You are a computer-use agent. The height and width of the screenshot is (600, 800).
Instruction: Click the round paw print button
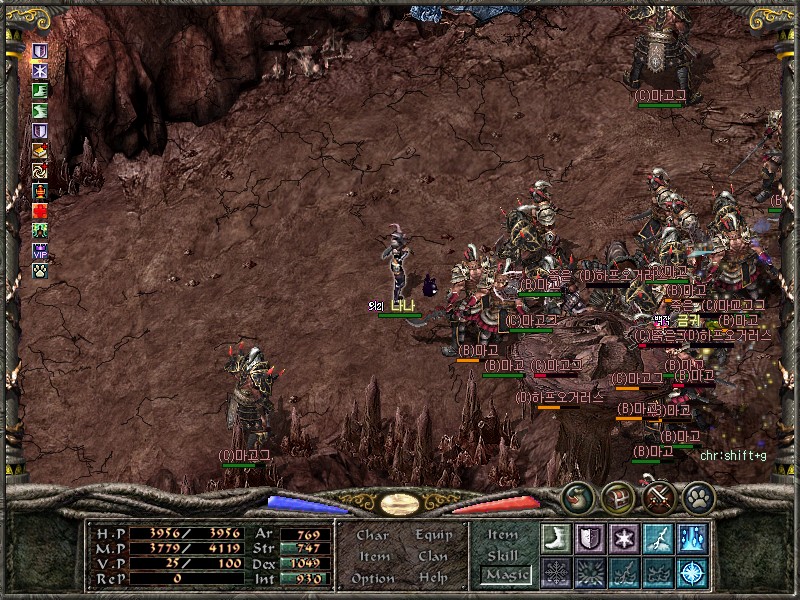point(698,497)
